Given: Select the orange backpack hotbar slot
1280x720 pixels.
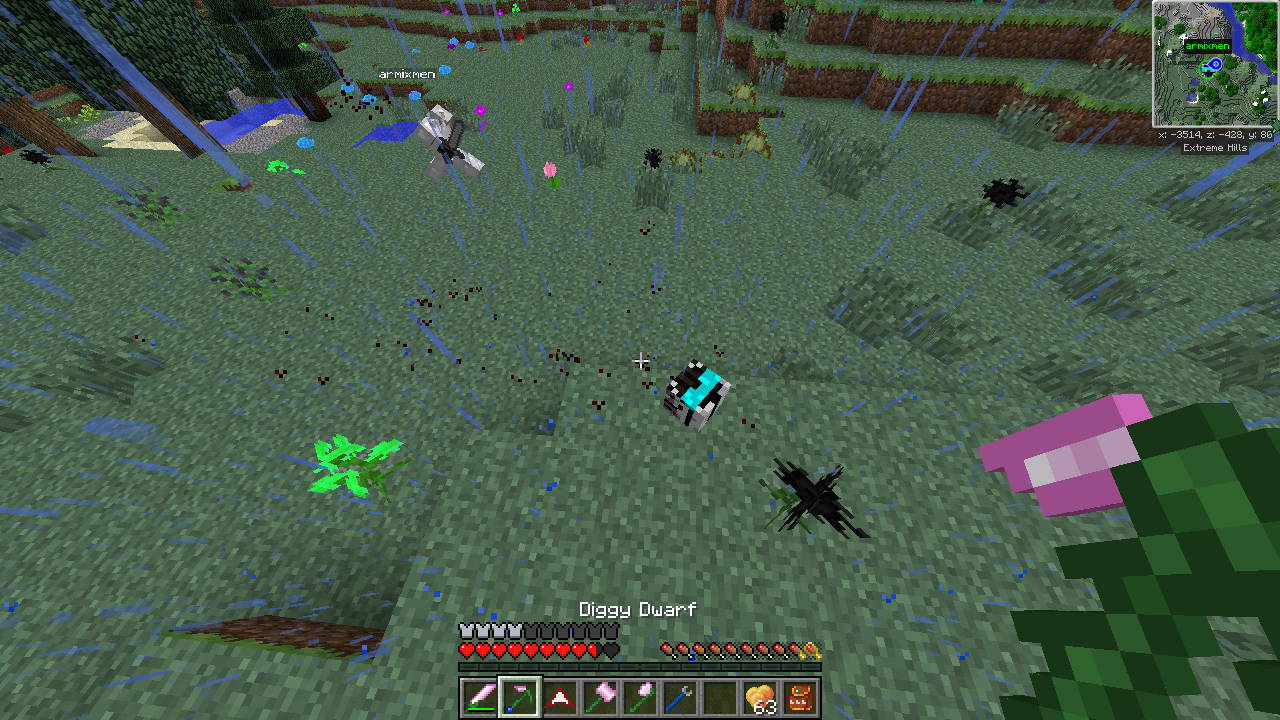Looking at the screenshot, I should (800, 697).
